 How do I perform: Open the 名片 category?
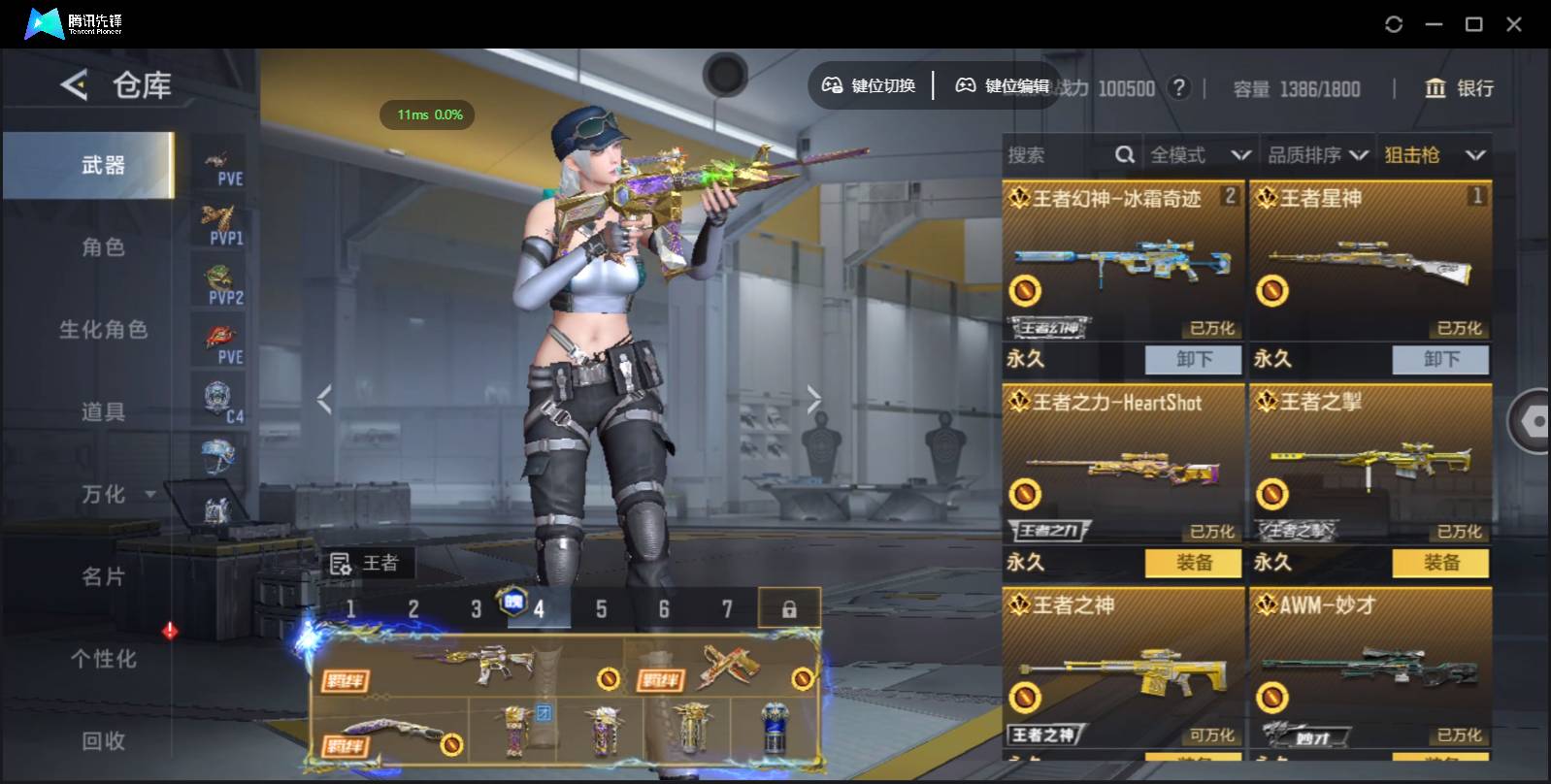pyautogui.click(x=103, y=577)
